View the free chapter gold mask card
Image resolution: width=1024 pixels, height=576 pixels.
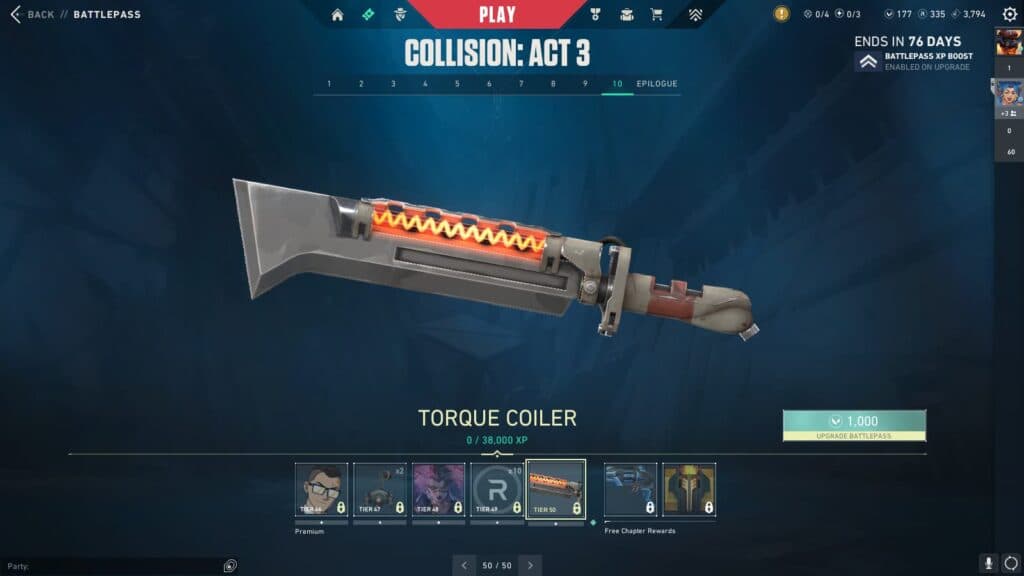(689, 490)
